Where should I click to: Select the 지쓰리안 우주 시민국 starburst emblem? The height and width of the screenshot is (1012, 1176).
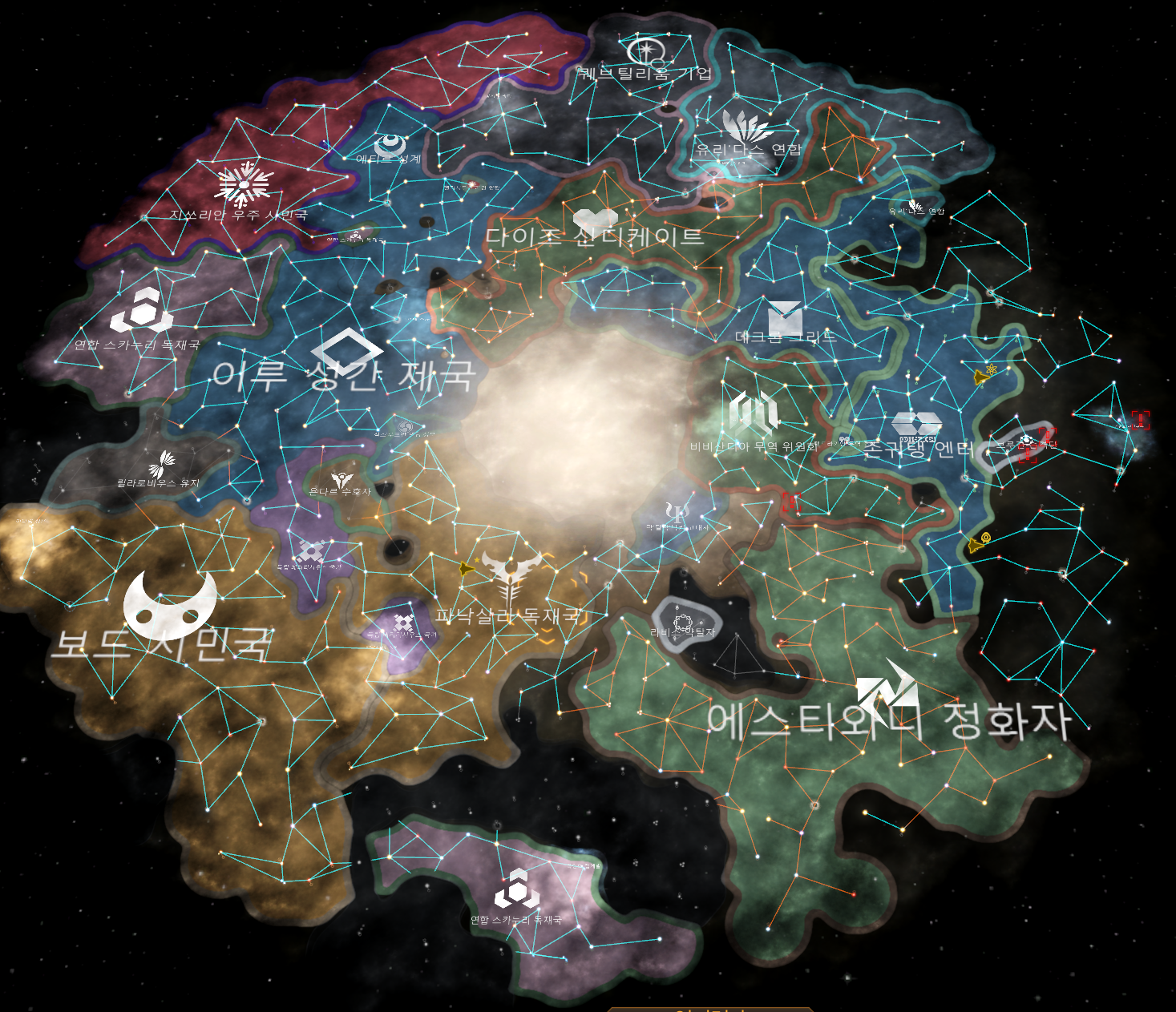tap(243, 184)
